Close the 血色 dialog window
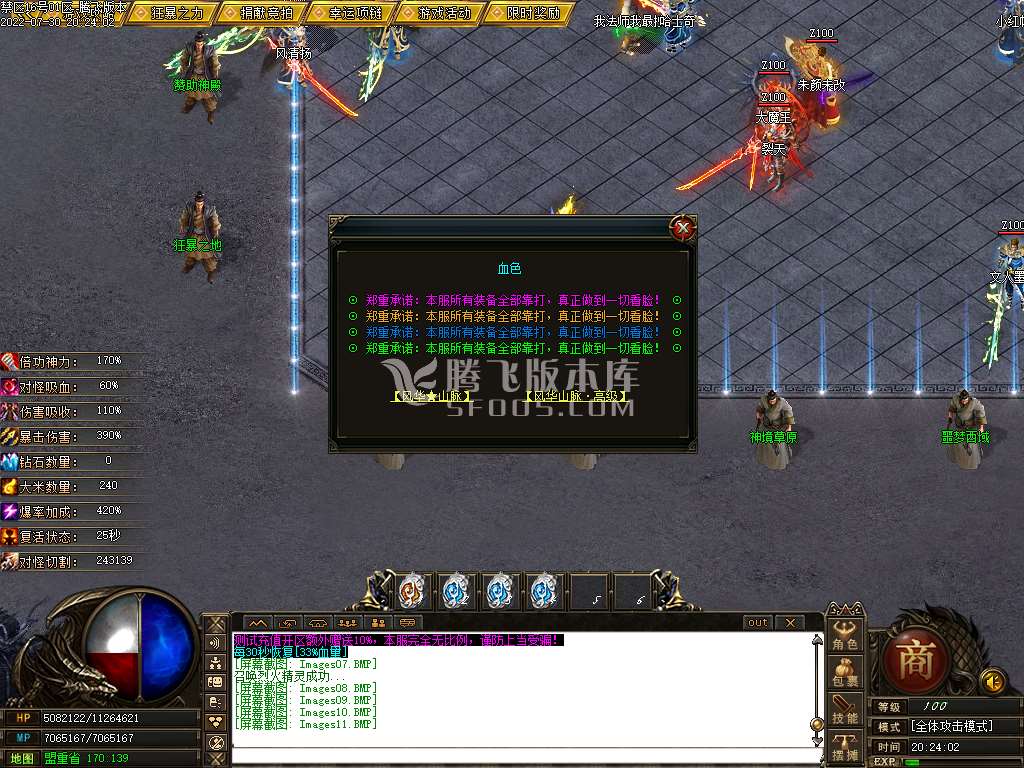Viewport: 1024px width, 768px height. (x=683, y=228)
